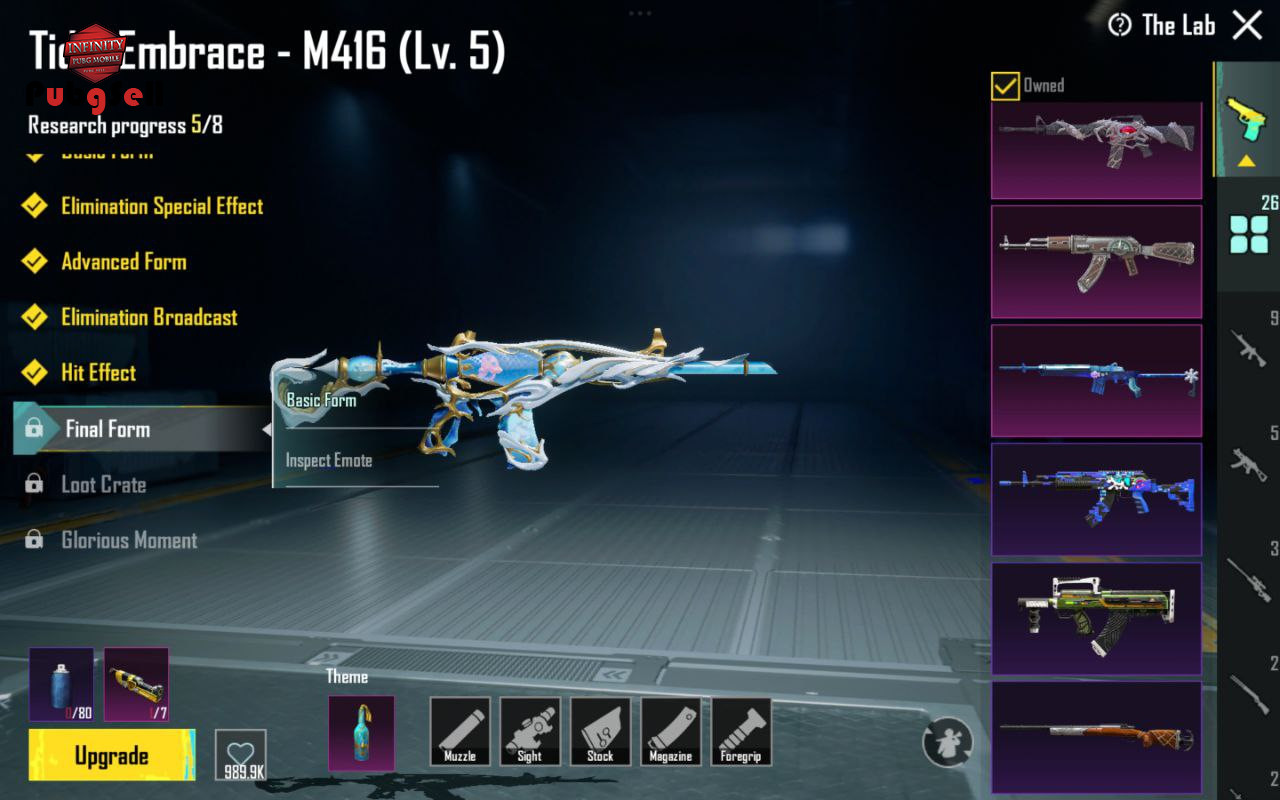Select Elimination Broadcast in the list
Screen dimensions: 1280x800
149,318
